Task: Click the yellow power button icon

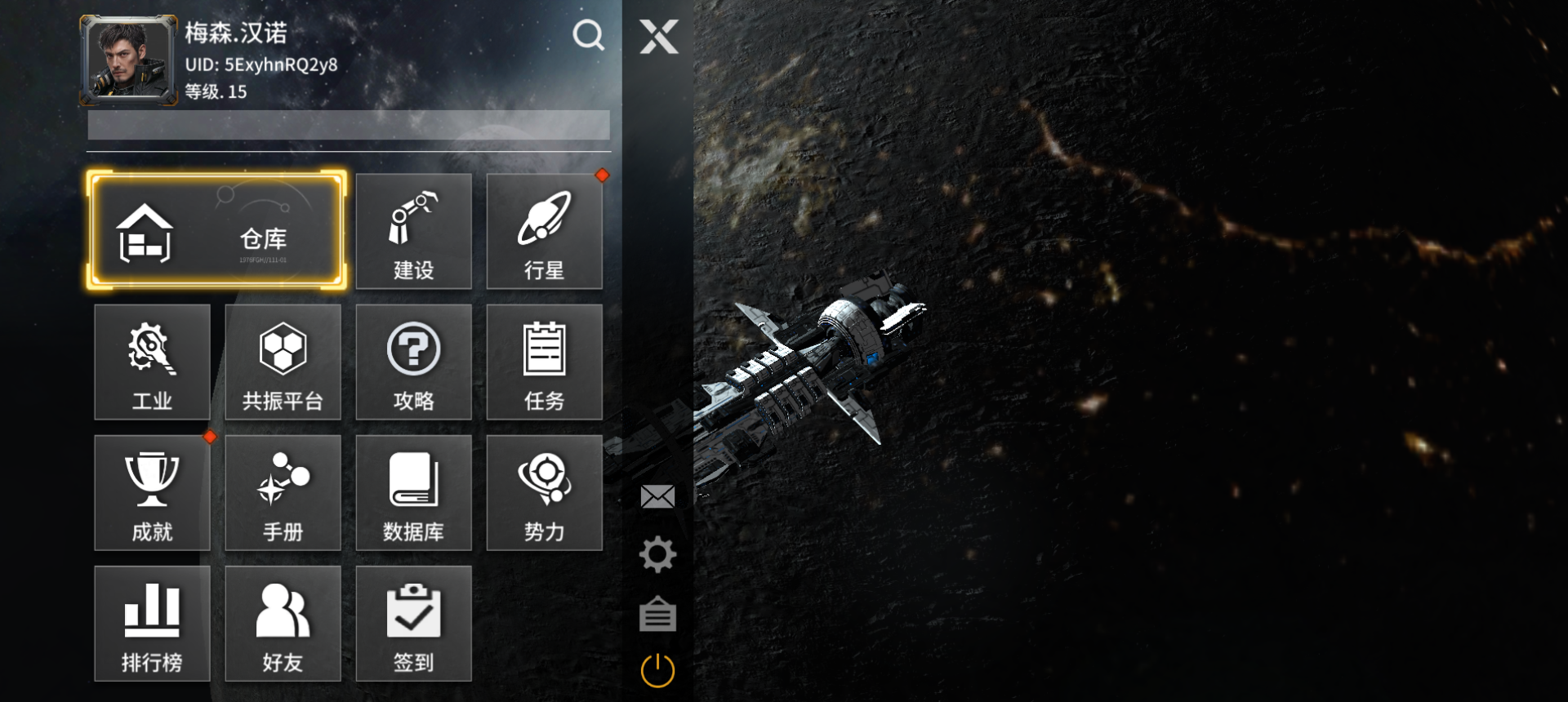Action: [x=657, y=671]
